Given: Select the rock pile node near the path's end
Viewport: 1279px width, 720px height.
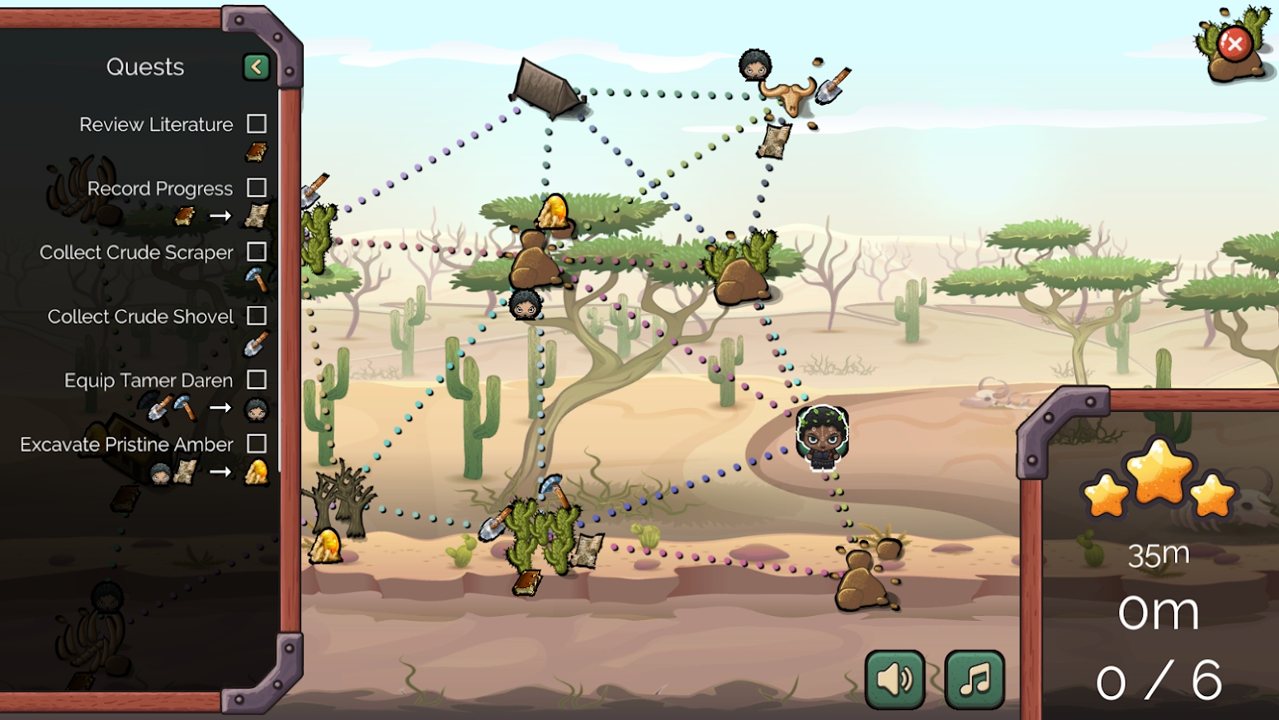Looking at the screenshot, I should point(862,582).
